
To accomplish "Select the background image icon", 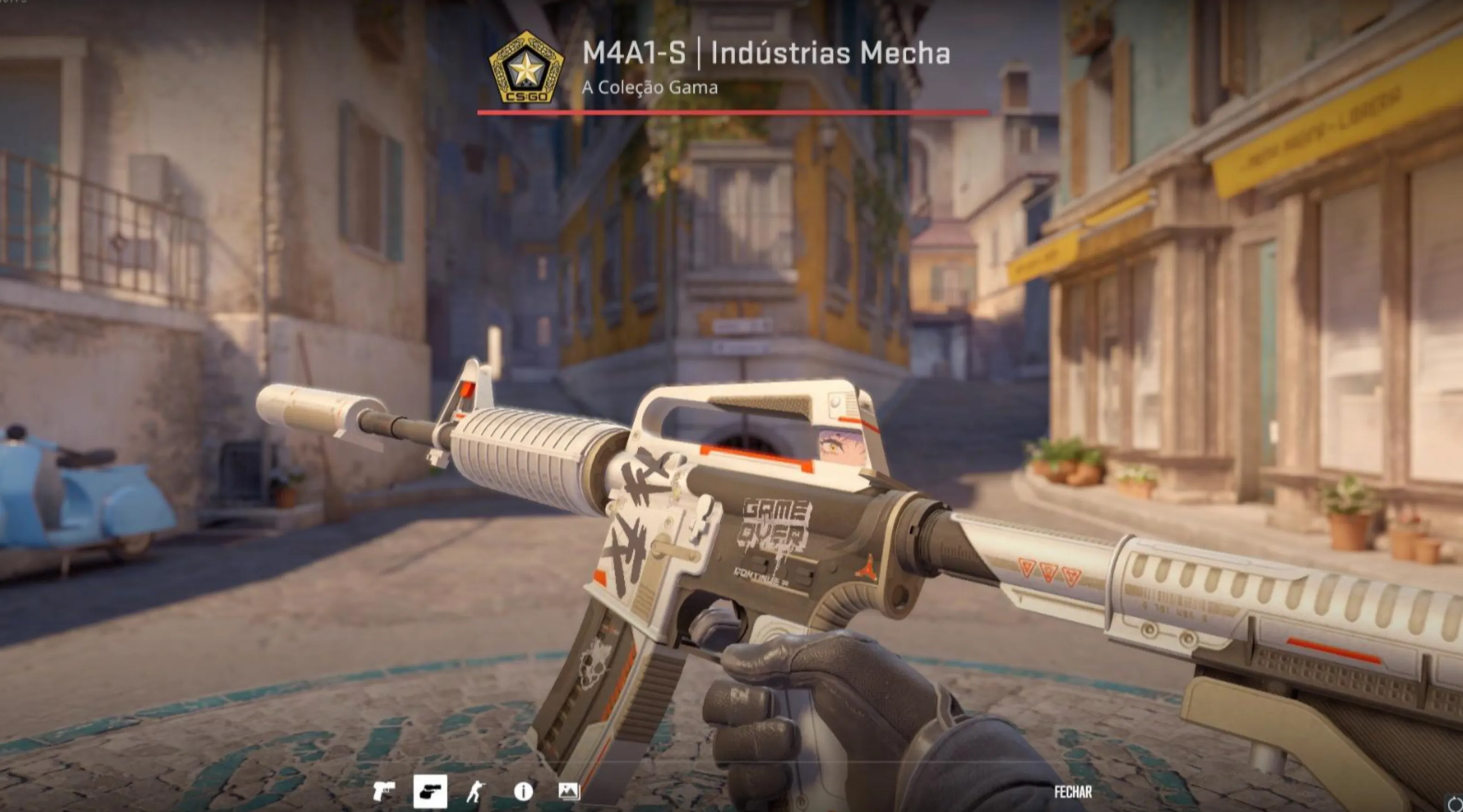I will (x=567, y=792).
